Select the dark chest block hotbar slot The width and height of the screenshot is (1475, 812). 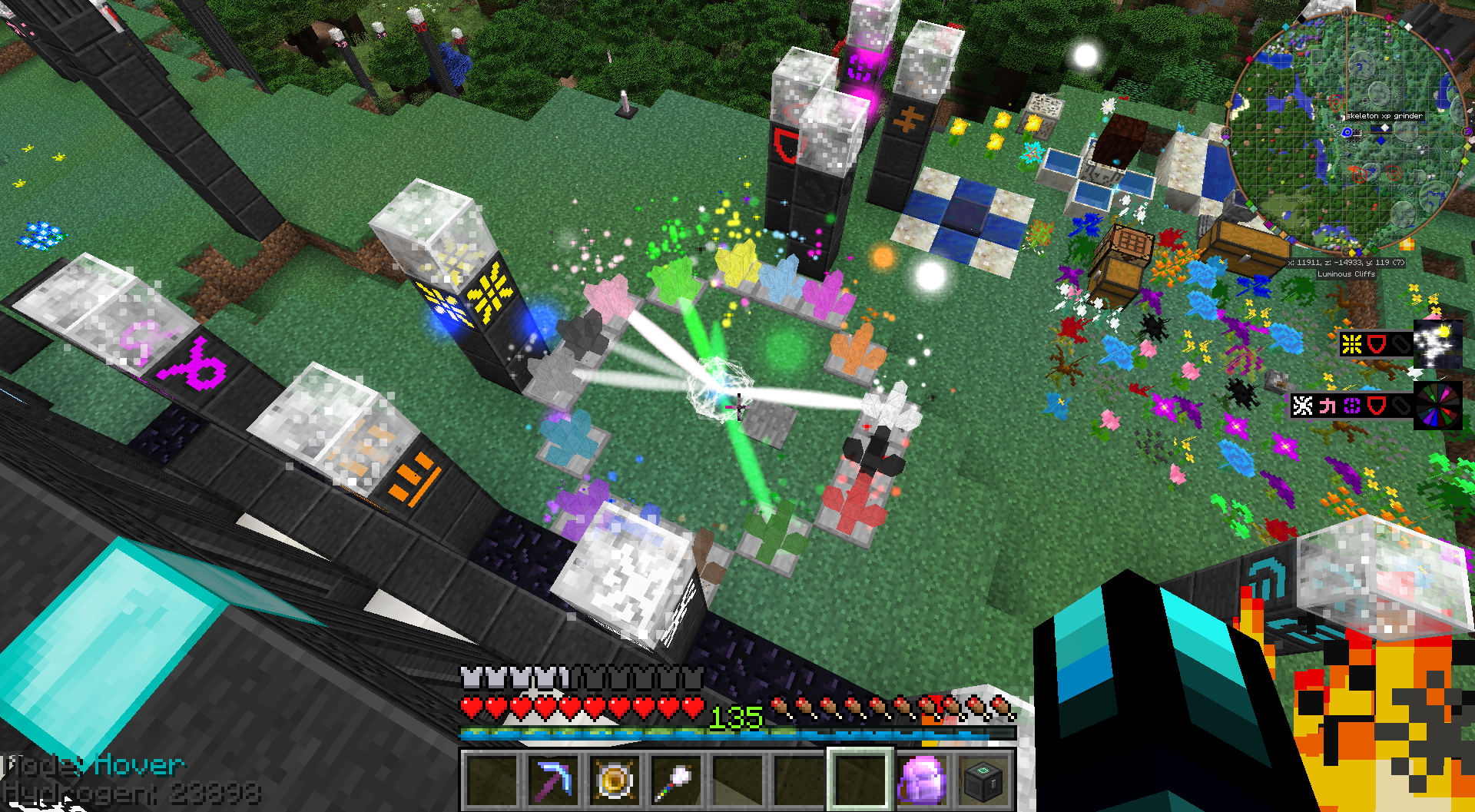coord(983,781)
